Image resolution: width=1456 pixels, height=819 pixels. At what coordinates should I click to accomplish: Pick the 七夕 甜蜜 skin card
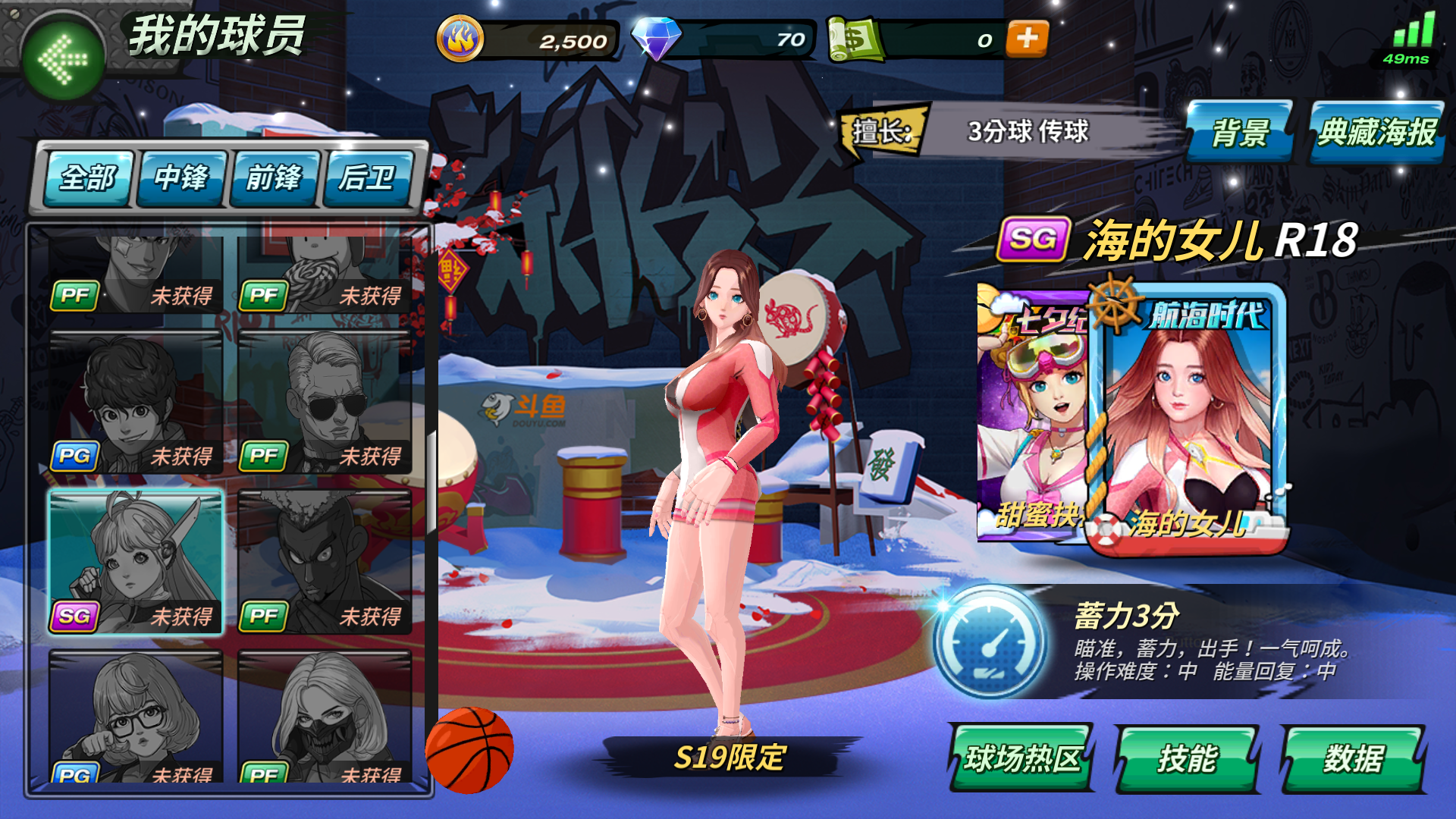point(1031,417)
